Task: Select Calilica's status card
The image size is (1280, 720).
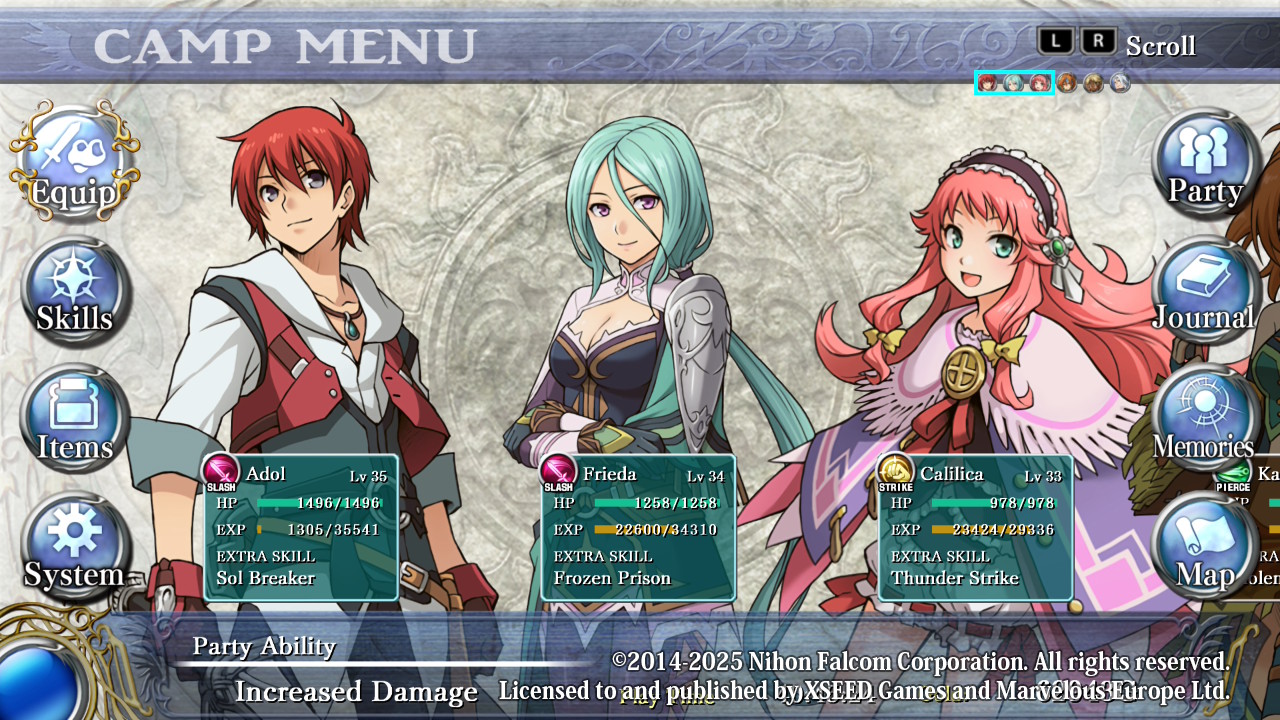Action: click(975, 528)
